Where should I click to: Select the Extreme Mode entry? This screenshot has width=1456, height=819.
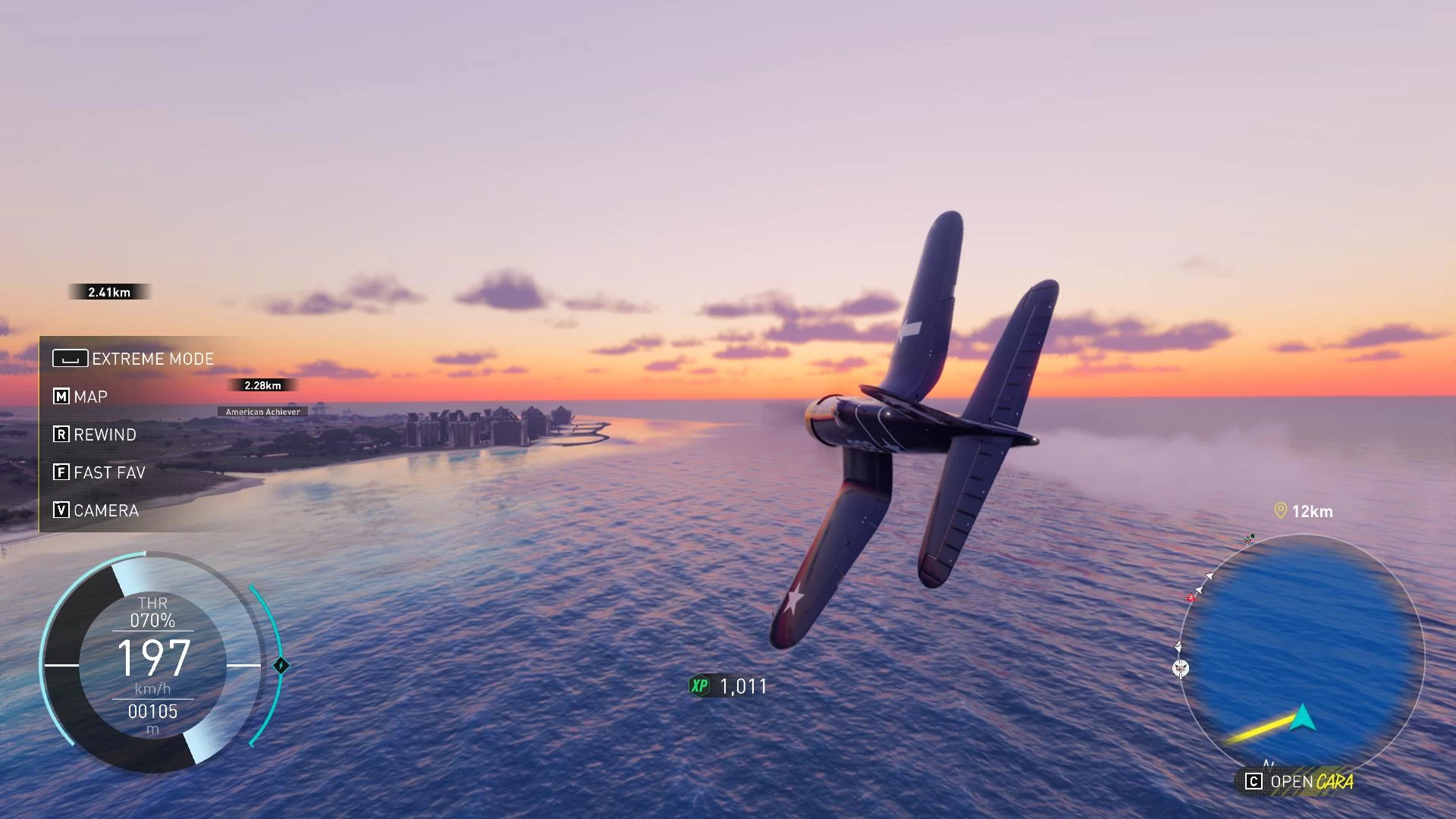click(x=134, y=359)
